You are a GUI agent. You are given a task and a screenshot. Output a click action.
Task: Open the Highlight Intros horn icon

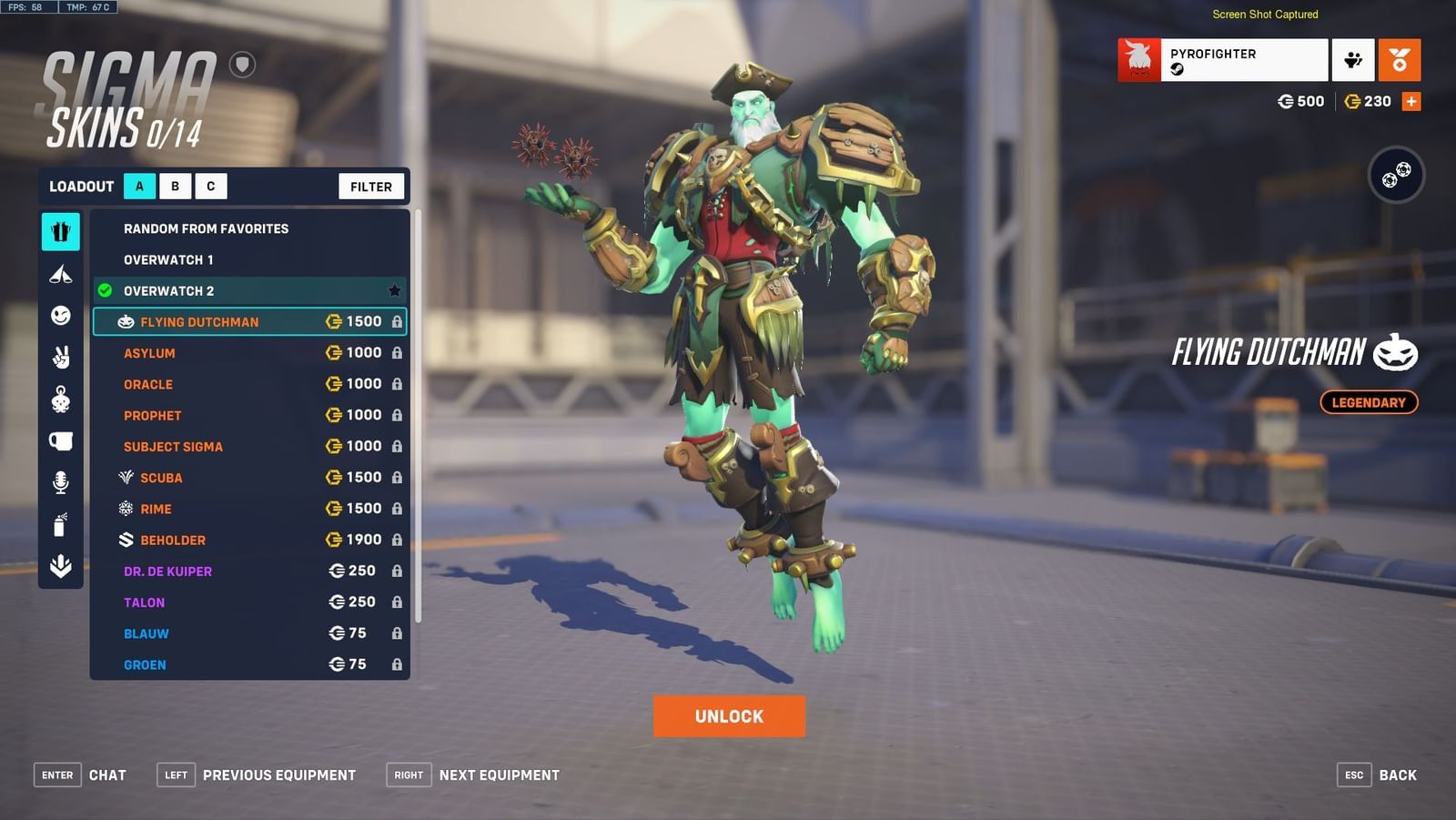point(60,272)
